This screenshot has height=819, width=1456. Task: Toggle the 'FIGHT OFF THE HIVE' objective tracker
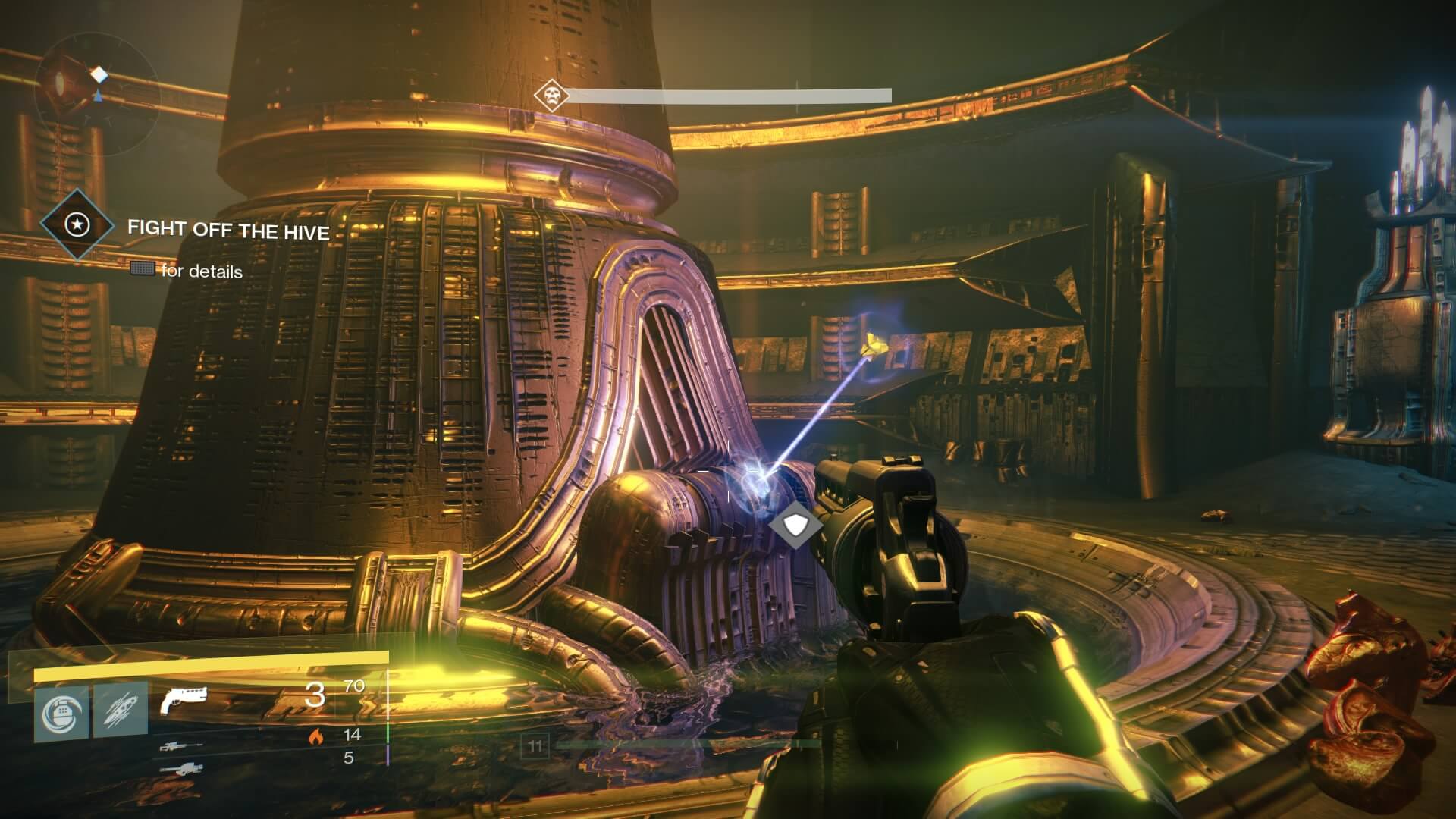(x=230, y=230)
